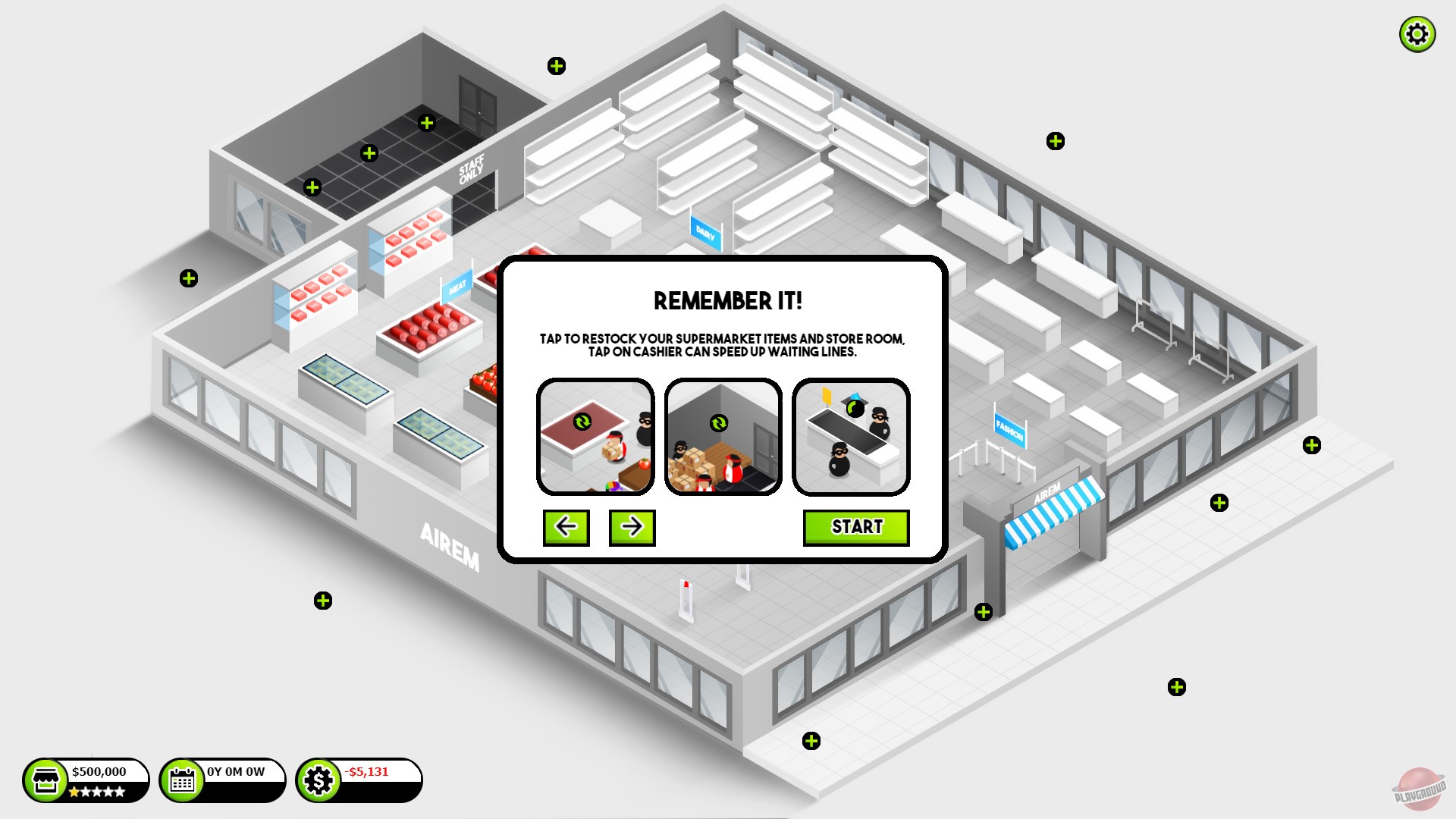Click the right arrow to view next tip
This screenshot has width=1456, height=819.
pyautogui.click(x=632, y=527)
